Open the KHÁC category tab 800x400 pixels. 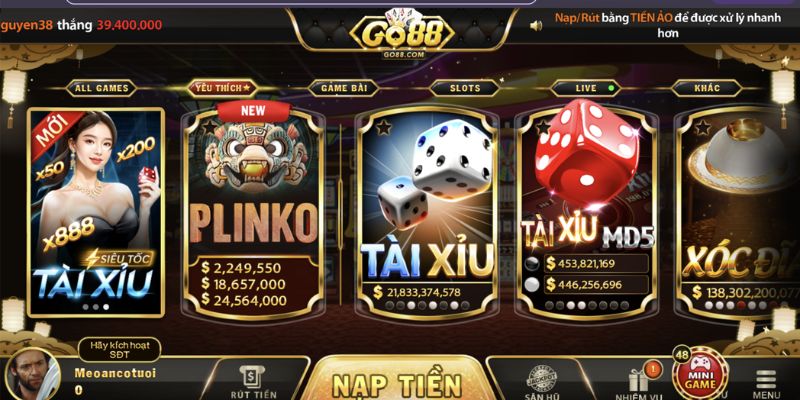pos(707,88)
